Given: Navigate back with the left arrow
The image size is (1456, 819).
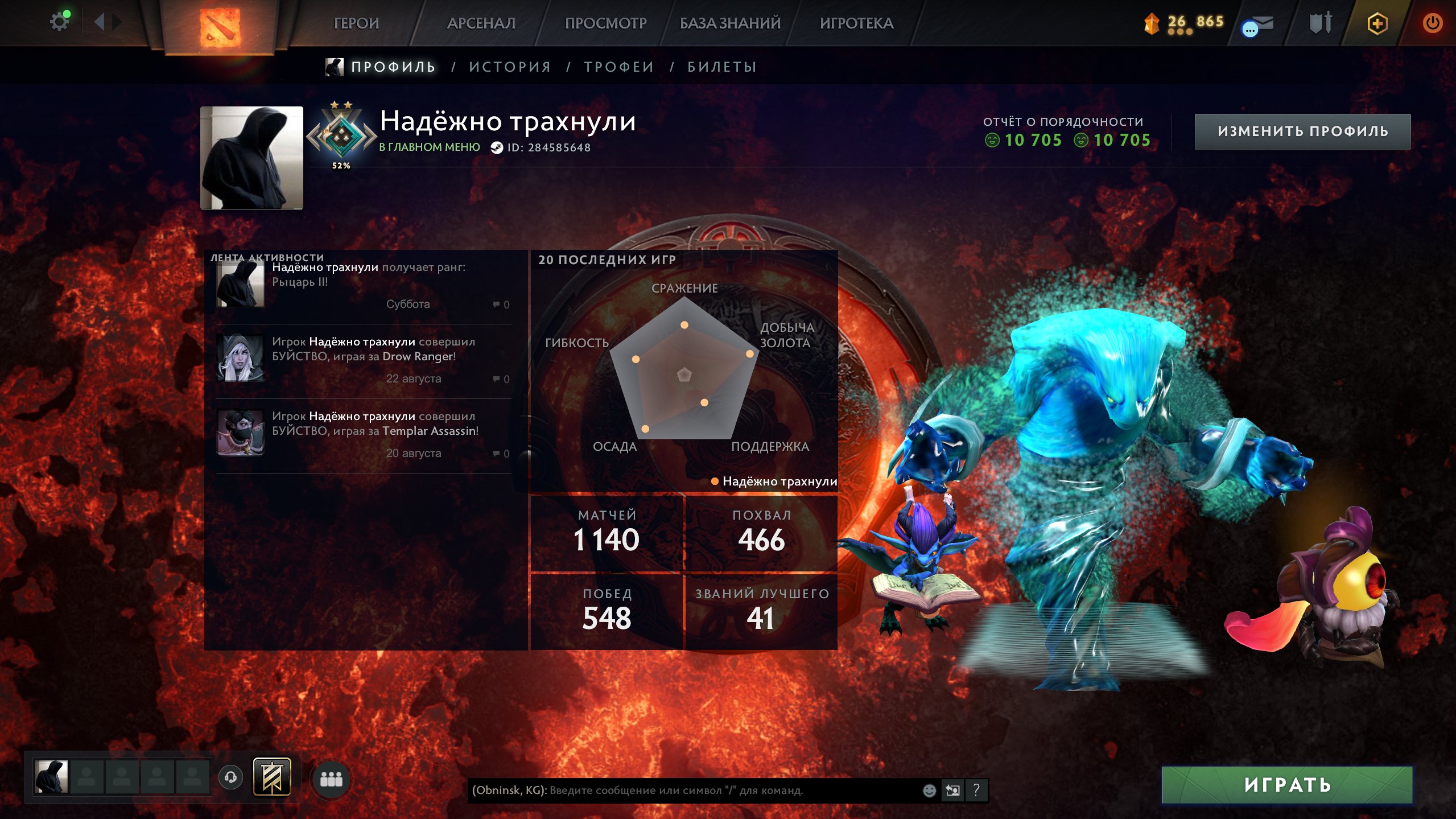Looking at the screenshot, I should tap(99, 22).
